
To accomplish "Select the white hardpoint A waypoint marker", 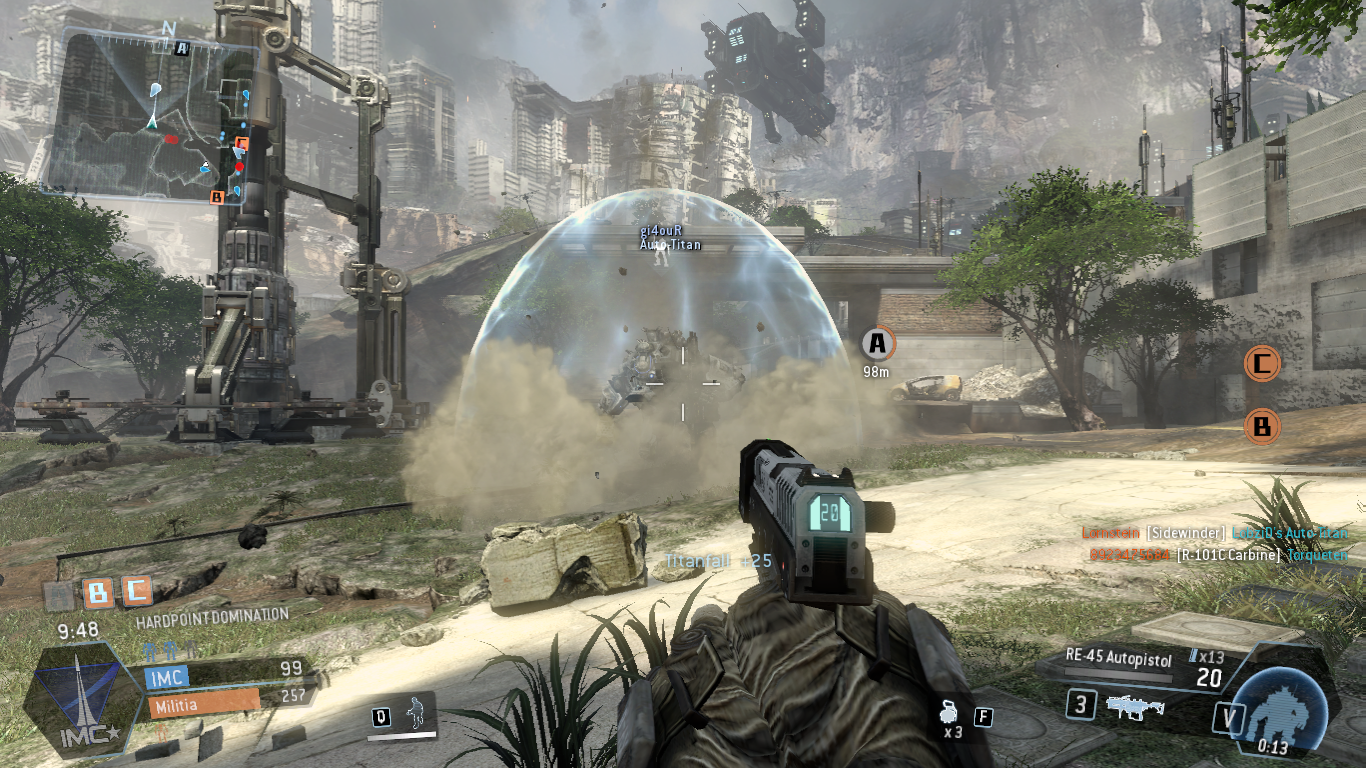I will (877, 344).
